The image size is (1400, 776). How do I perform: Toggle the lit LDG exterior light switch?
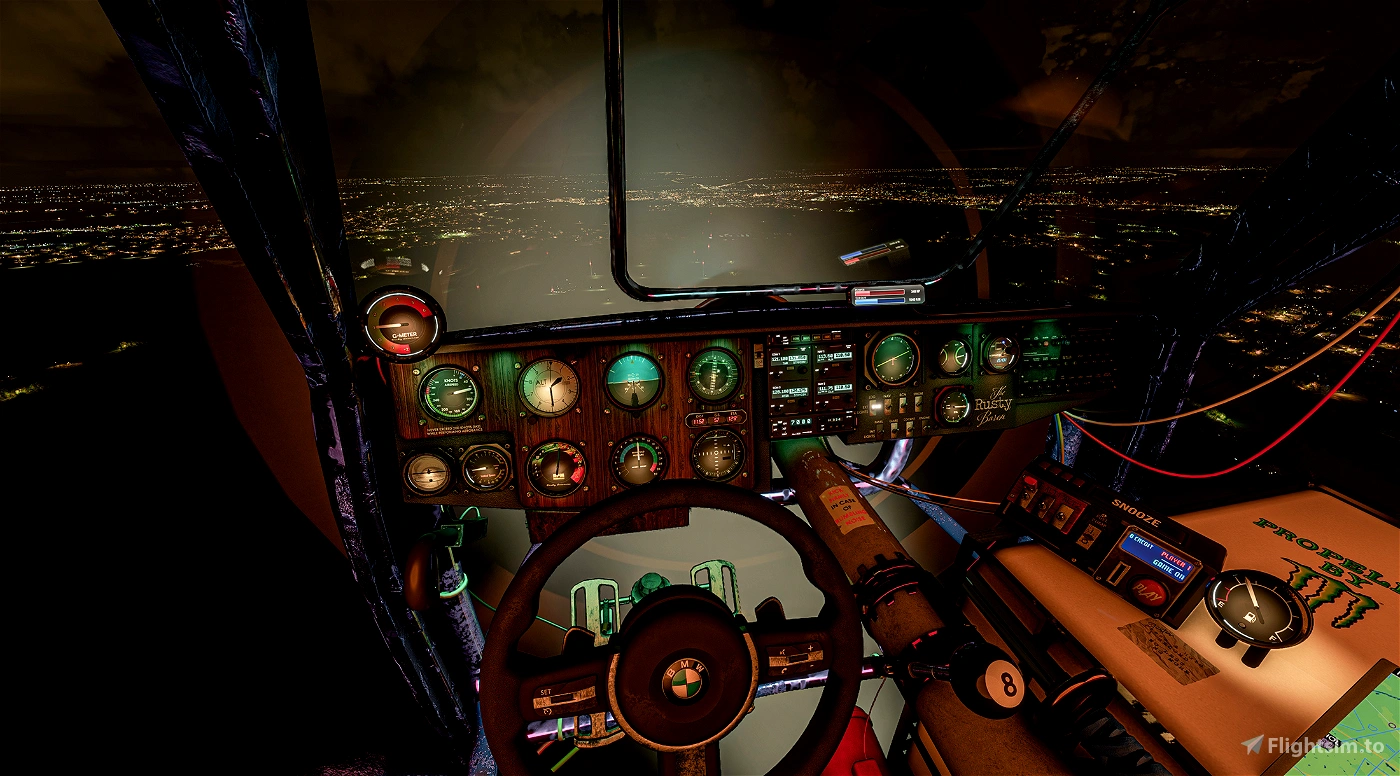click(874, 407)
